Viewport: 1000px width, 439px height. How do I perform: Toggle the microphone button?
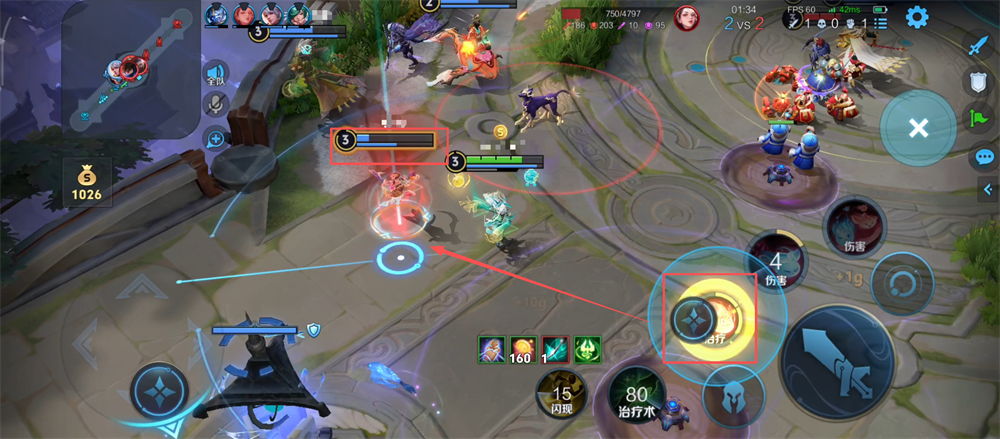[x=215, y=104]
